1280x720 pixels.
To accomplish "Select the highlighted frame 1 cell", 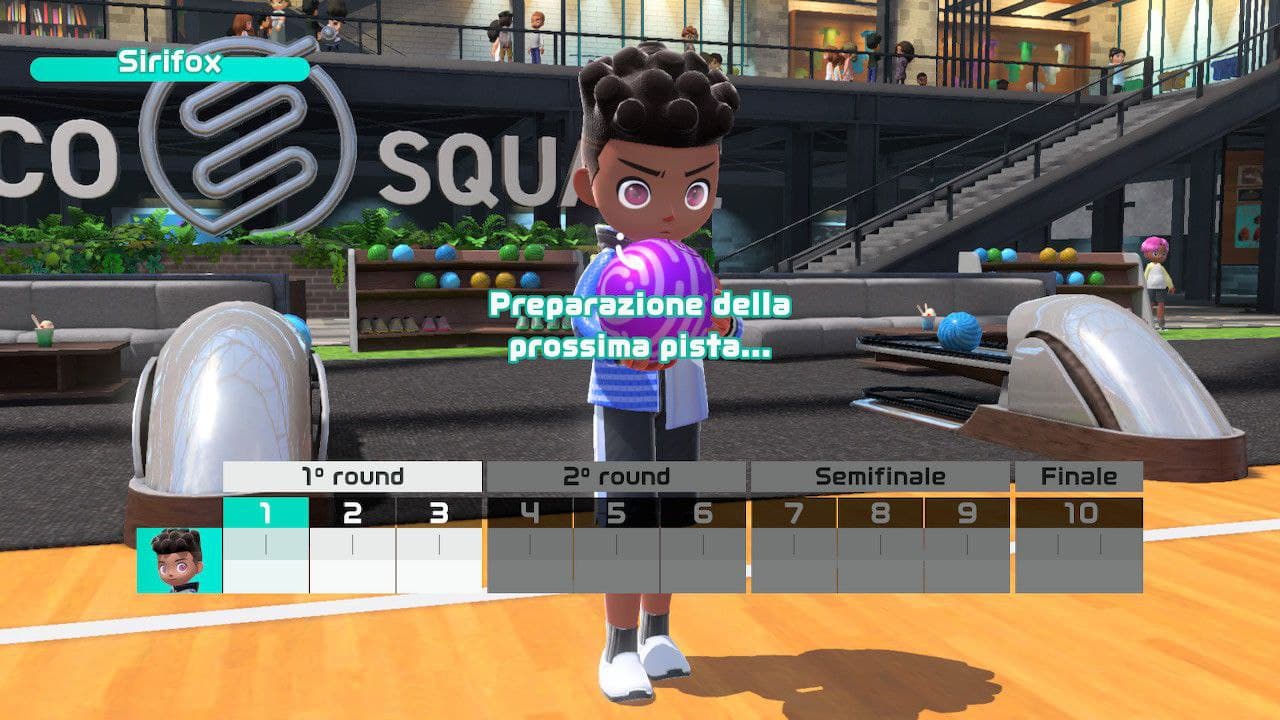I will (265, 514).
